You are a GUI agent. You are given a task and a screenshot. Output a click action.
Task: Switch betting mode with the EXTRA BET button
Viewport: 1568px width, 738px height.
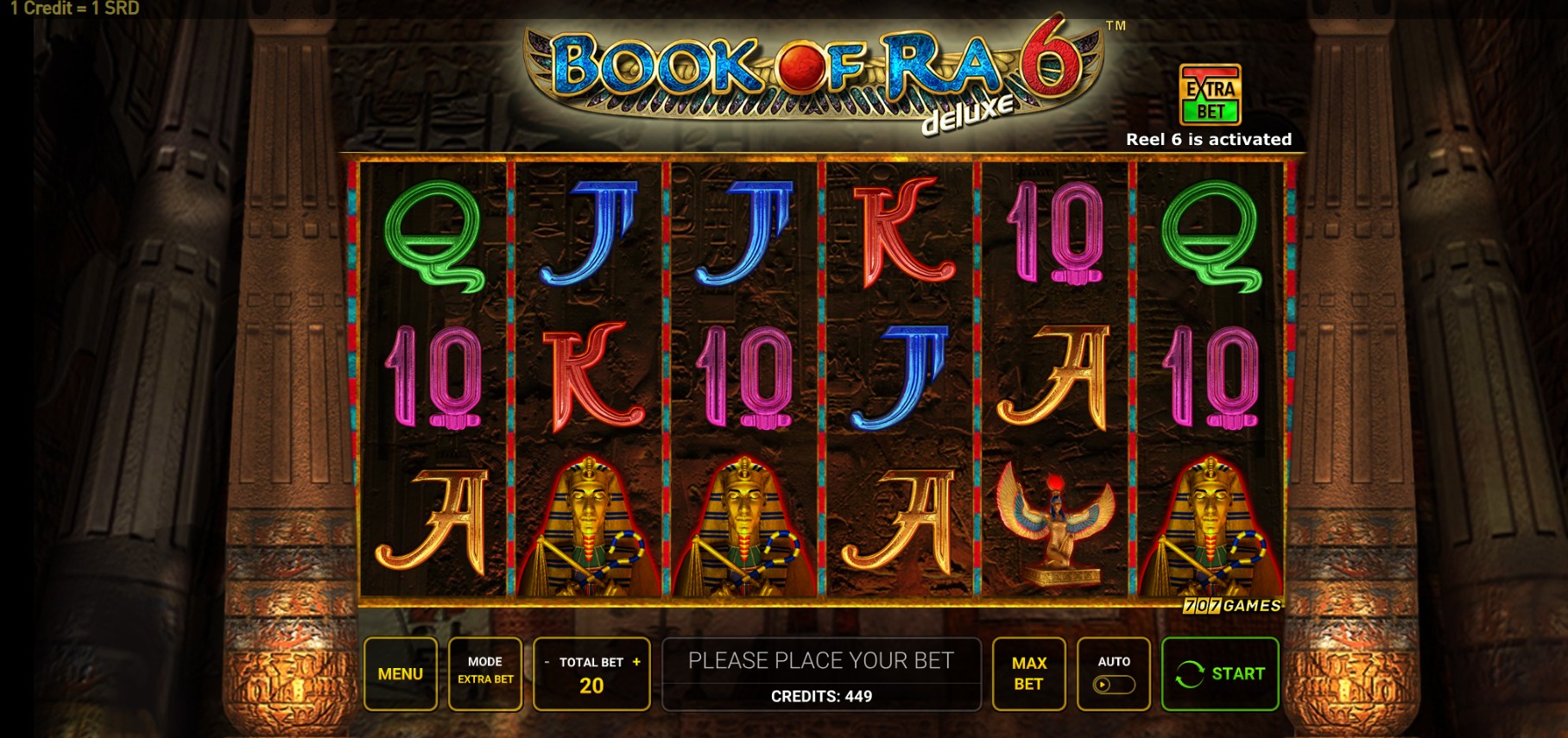(484, 673)
